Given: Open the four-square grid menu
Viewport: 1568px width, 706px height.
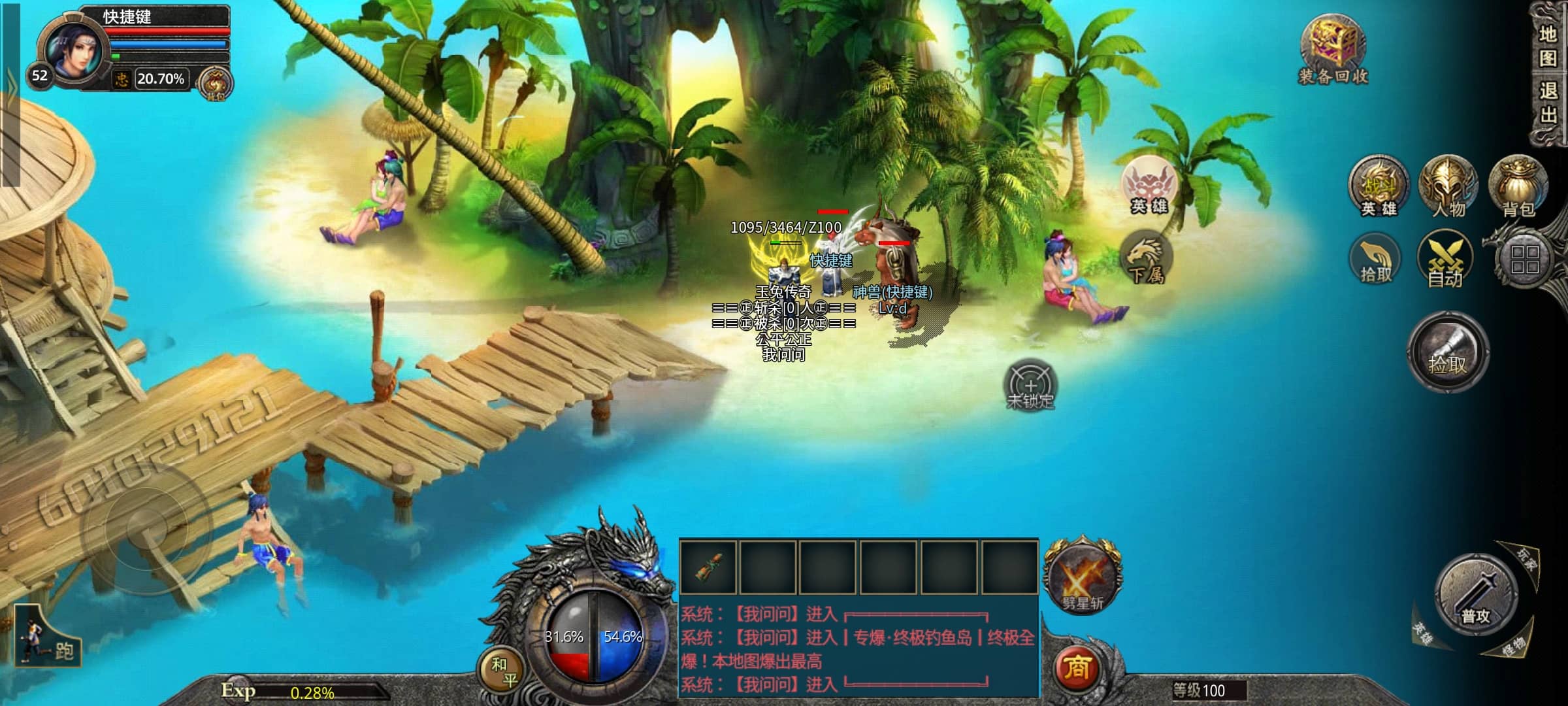Looking at the screenshot, I should pos(1524,260).
